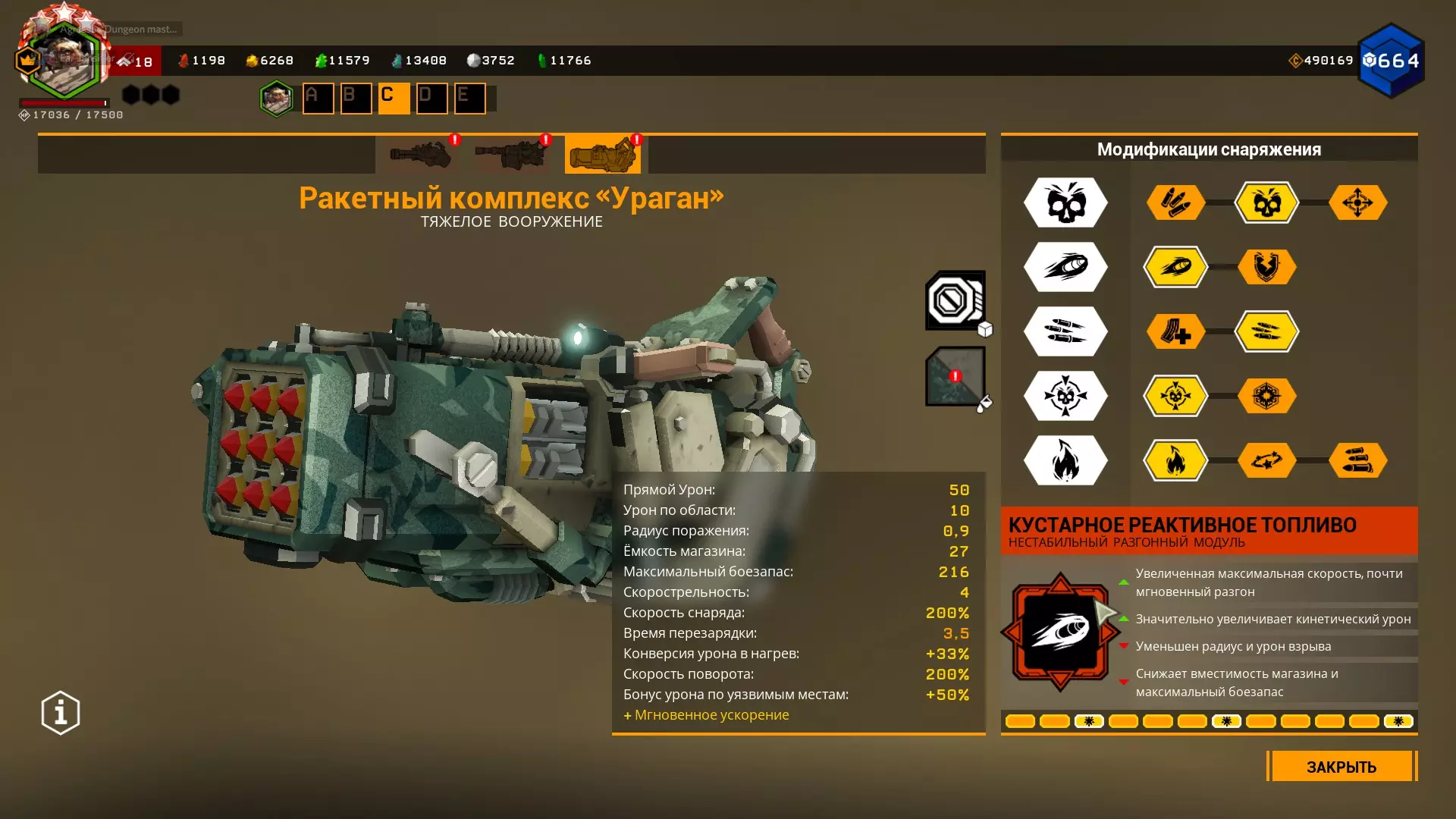
Task: Pick the white flame modification hexagon
Action: [1065, 460]
